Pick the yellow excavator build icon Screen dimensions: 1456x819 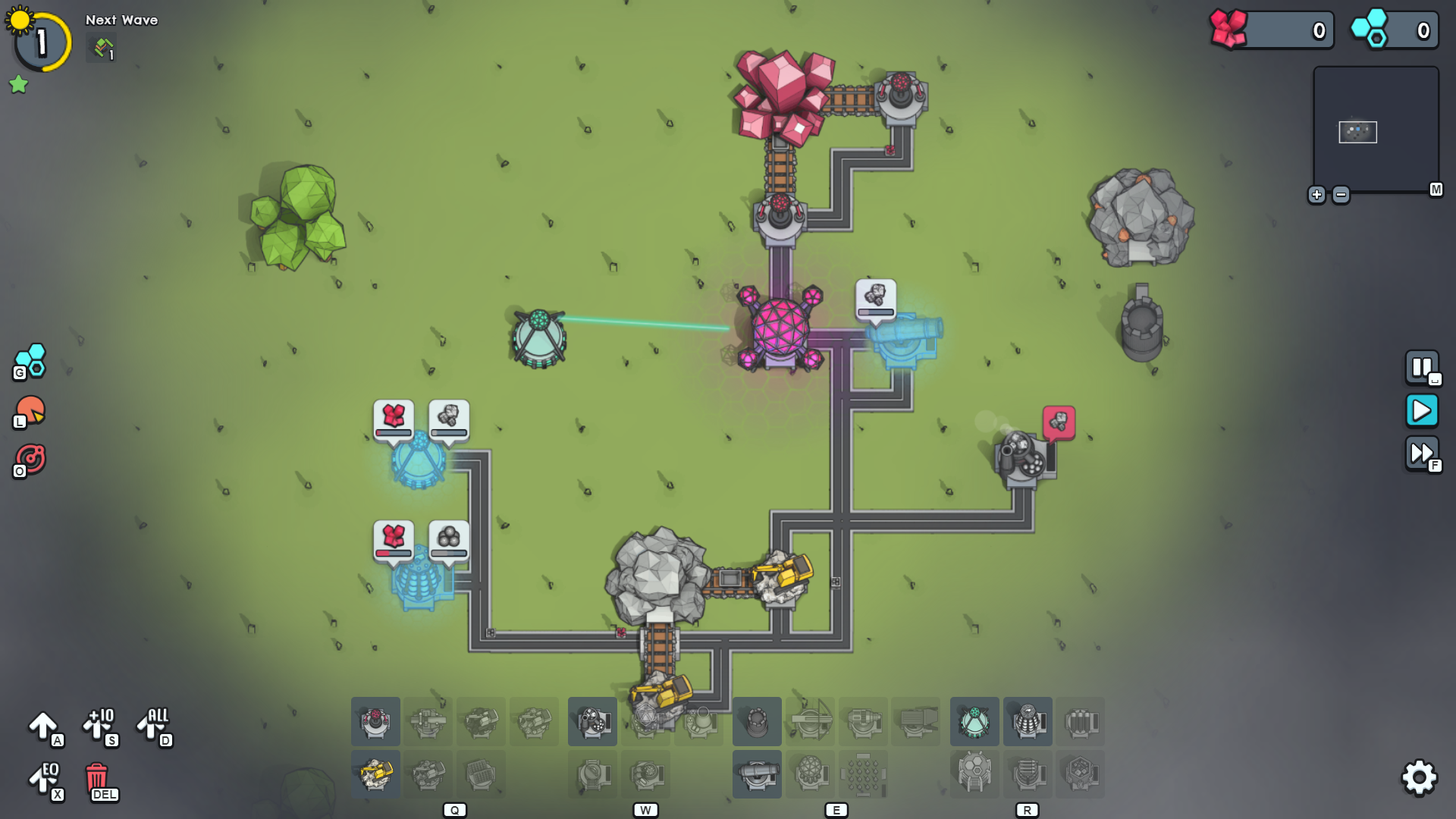coord(375,774)
